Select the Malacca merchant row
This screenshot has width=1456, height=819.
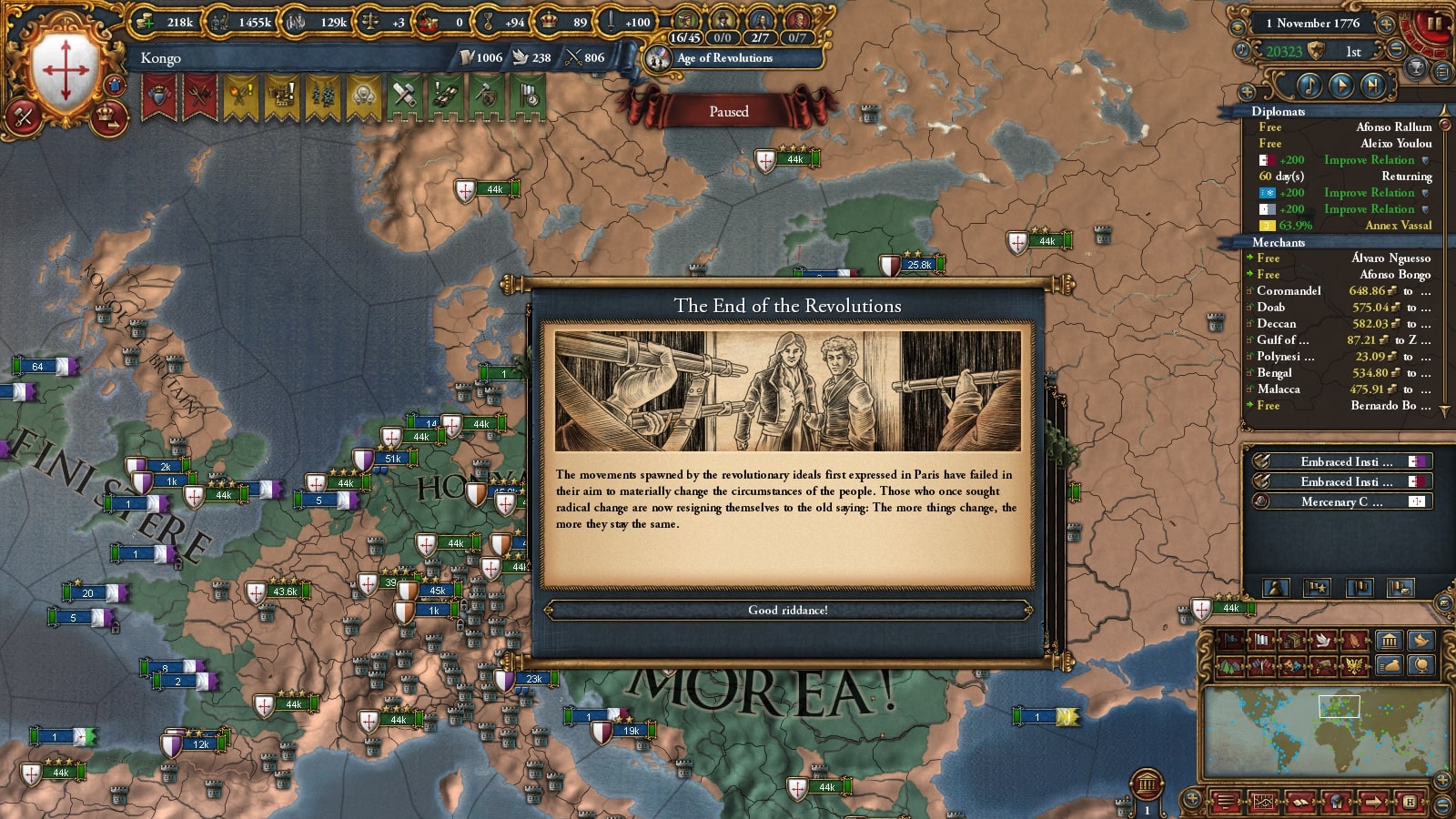[x=1338, y=389]
